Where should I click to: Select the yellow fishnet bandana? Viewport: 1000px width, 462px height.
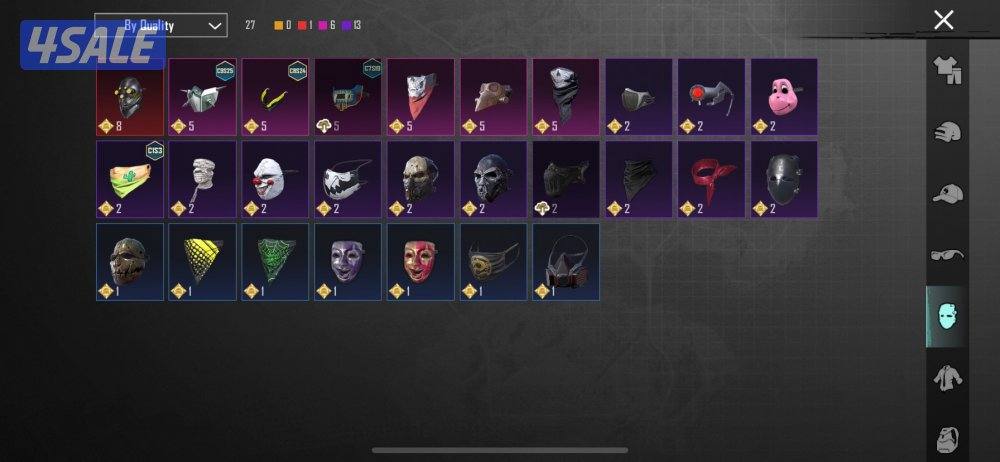coord(202,261)
